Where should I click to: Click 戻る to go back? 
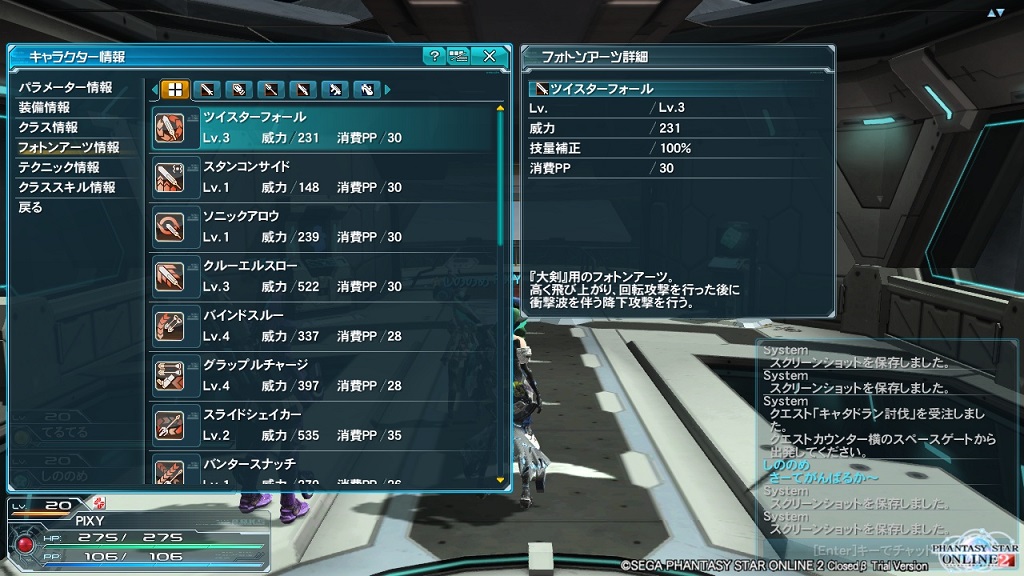pos(31,208)
